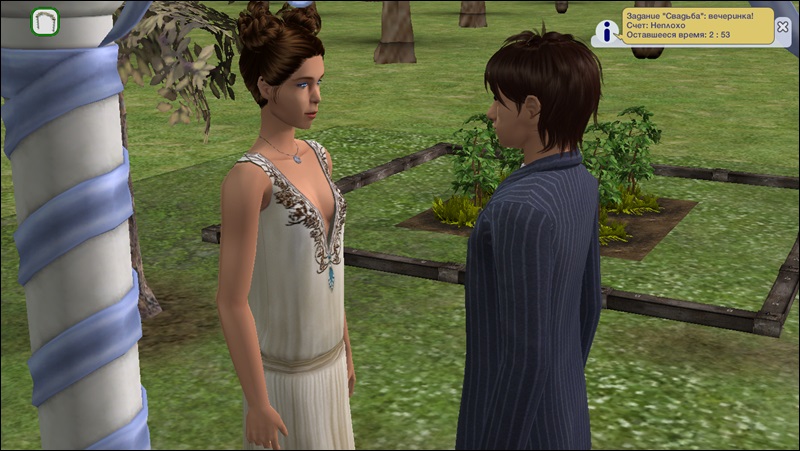Image resolution: width=800 pixels, height=451 pixels.
Task: Select the wedding arch action icon
Action: pyautogui.click(x=45, y=21)
